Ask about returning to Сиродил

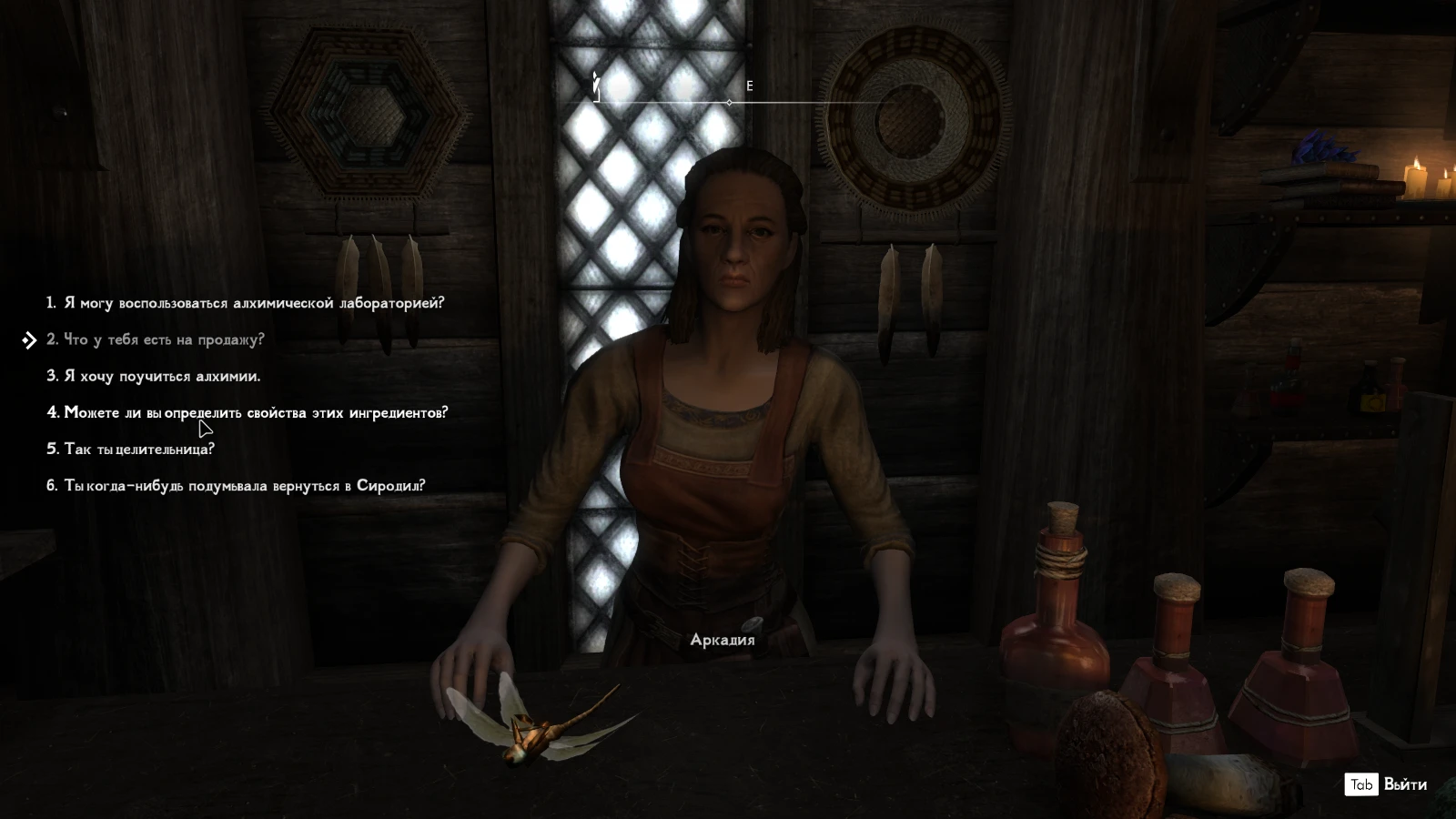coord(237,485)
